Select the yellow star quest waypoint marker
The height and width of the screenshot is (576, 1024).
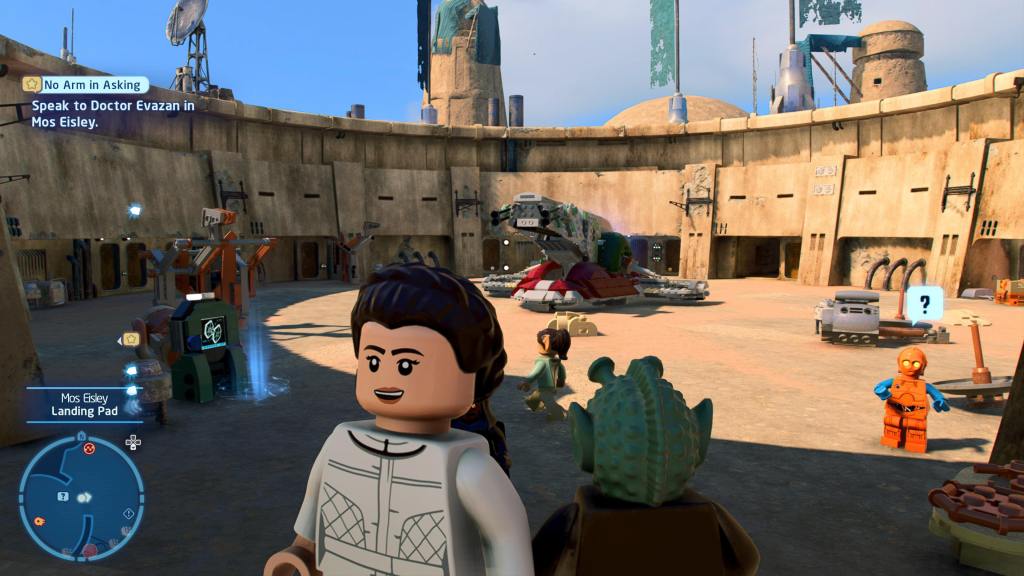[x=130, y=339]
